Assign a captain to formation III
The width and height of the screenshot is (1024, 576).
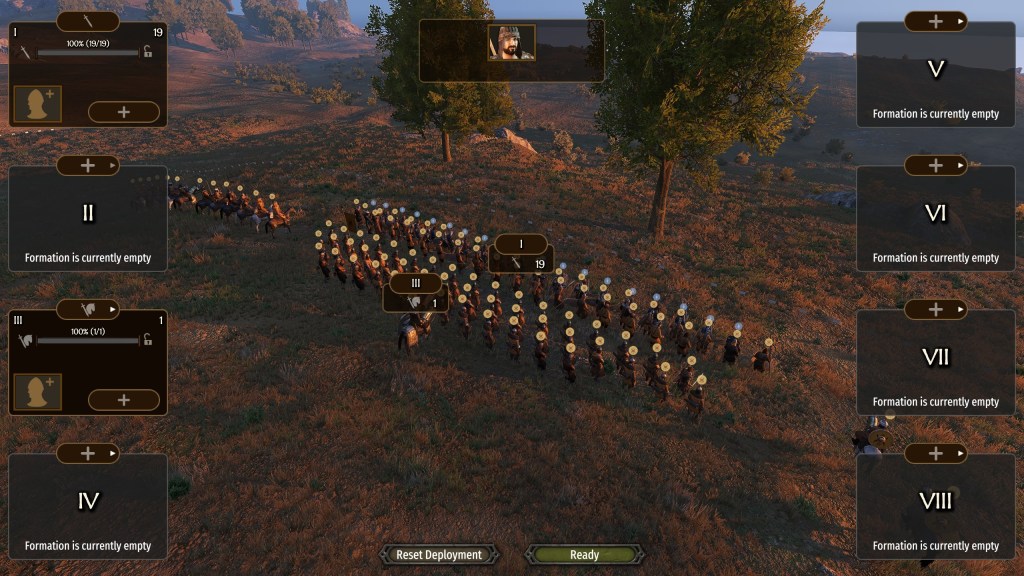click(x=38, y=392)
